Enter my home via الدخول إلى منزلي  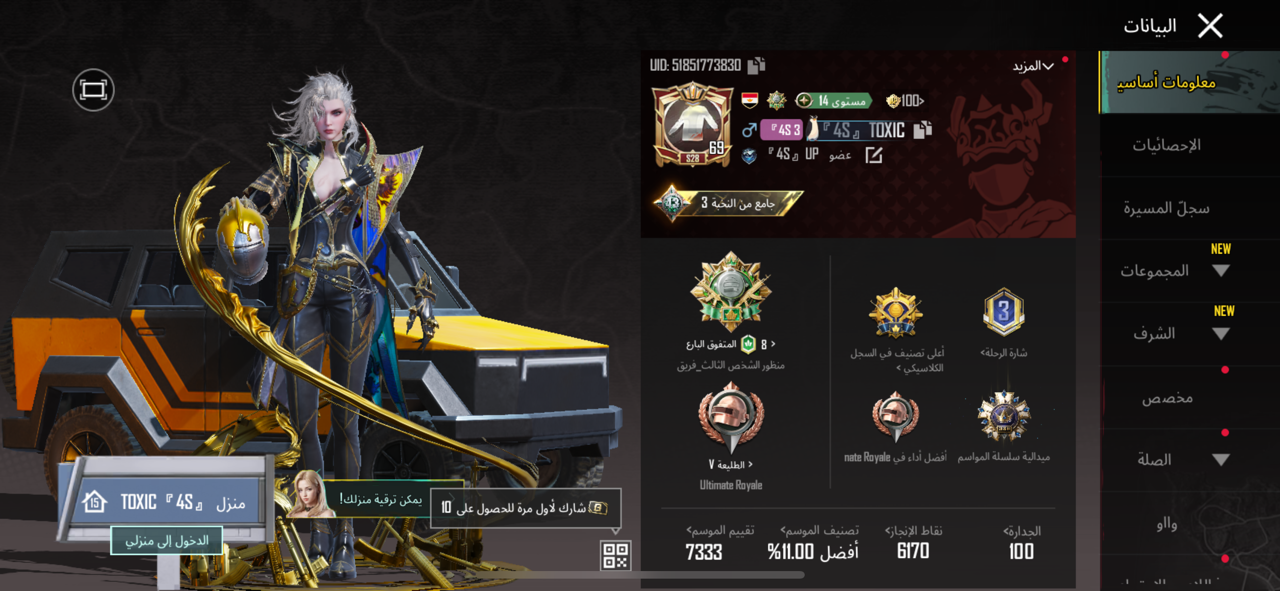167,540
